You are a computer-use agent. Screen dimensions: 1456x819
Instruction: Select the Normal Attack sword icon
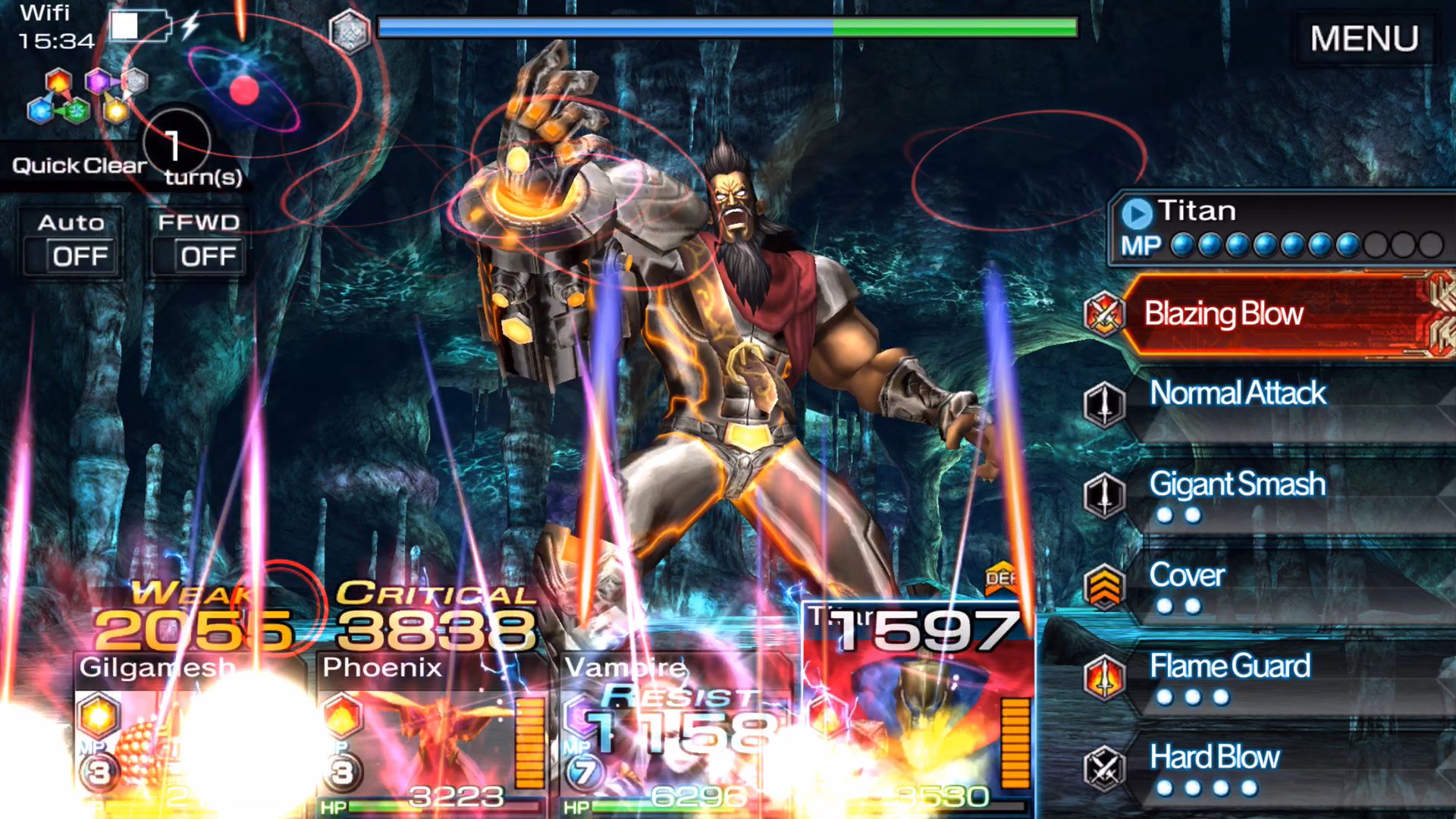coord(1106,404)
